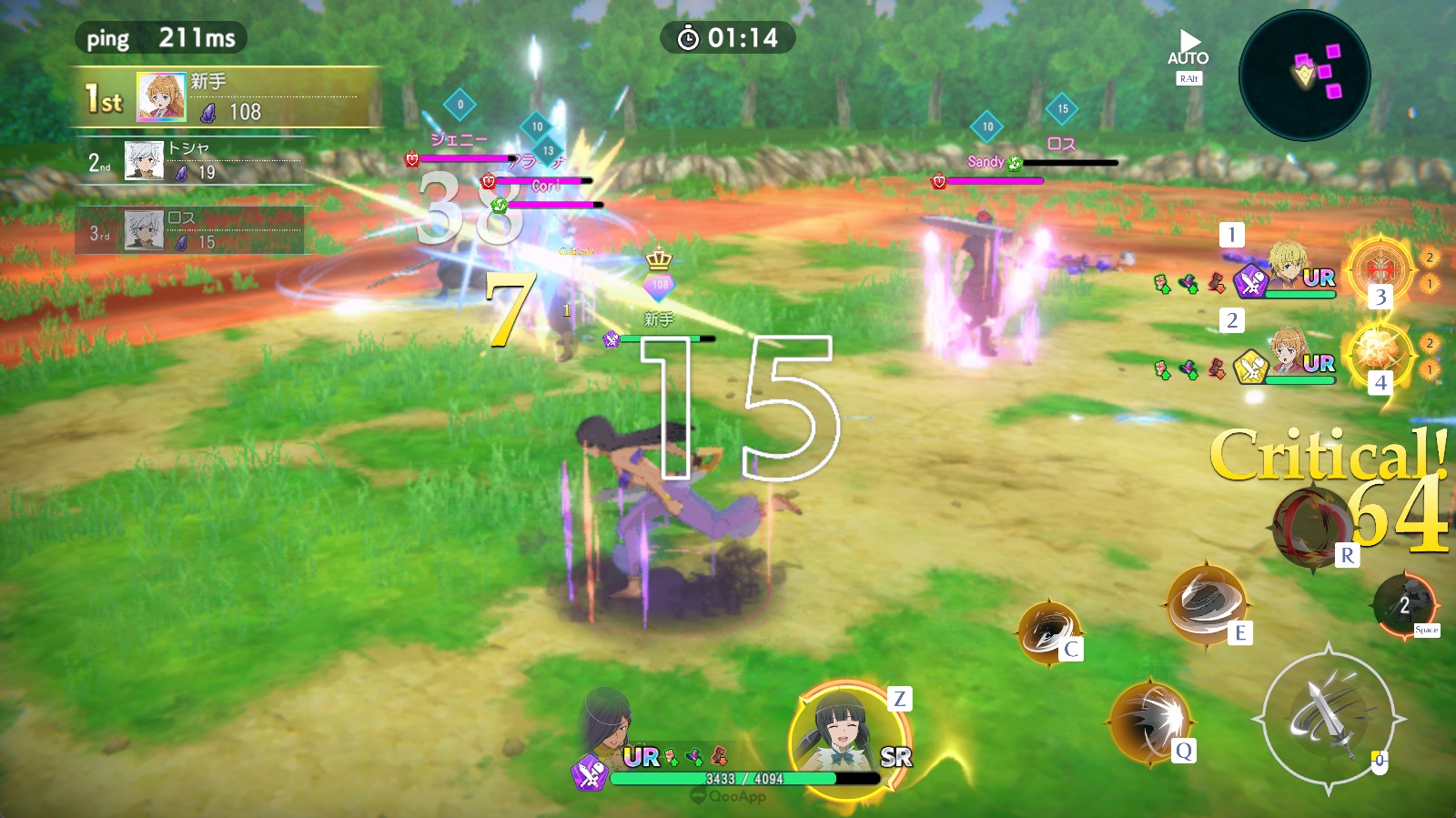
Task: Use the R special skill
Action: pyautogui.click(x=1311, y=528)
